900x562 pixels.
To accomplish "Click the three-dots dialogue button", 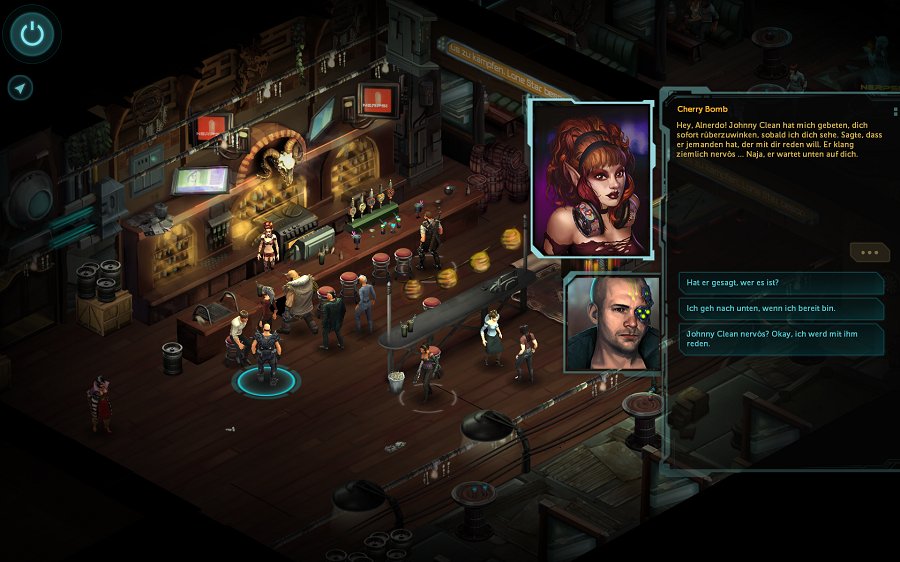I will [x=868, y=253].
